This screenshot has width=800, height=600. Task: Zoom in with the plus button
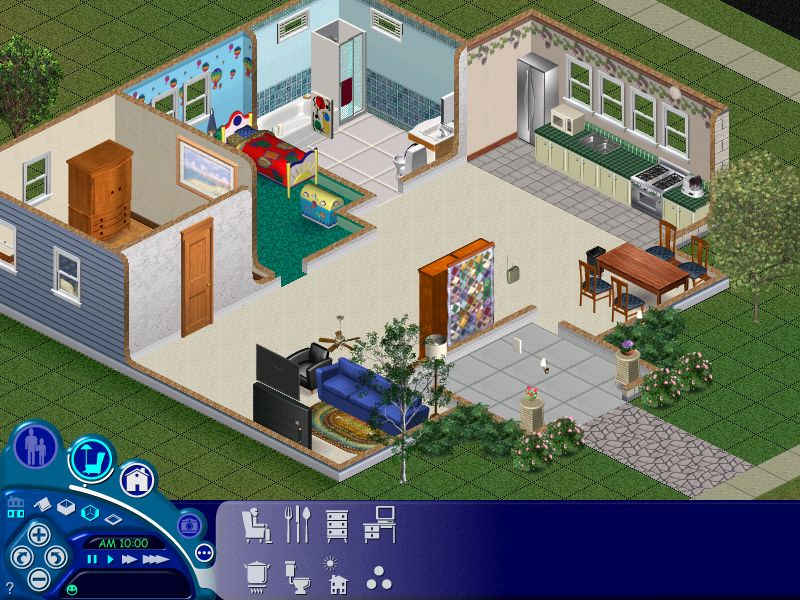(x=38, y=534)
